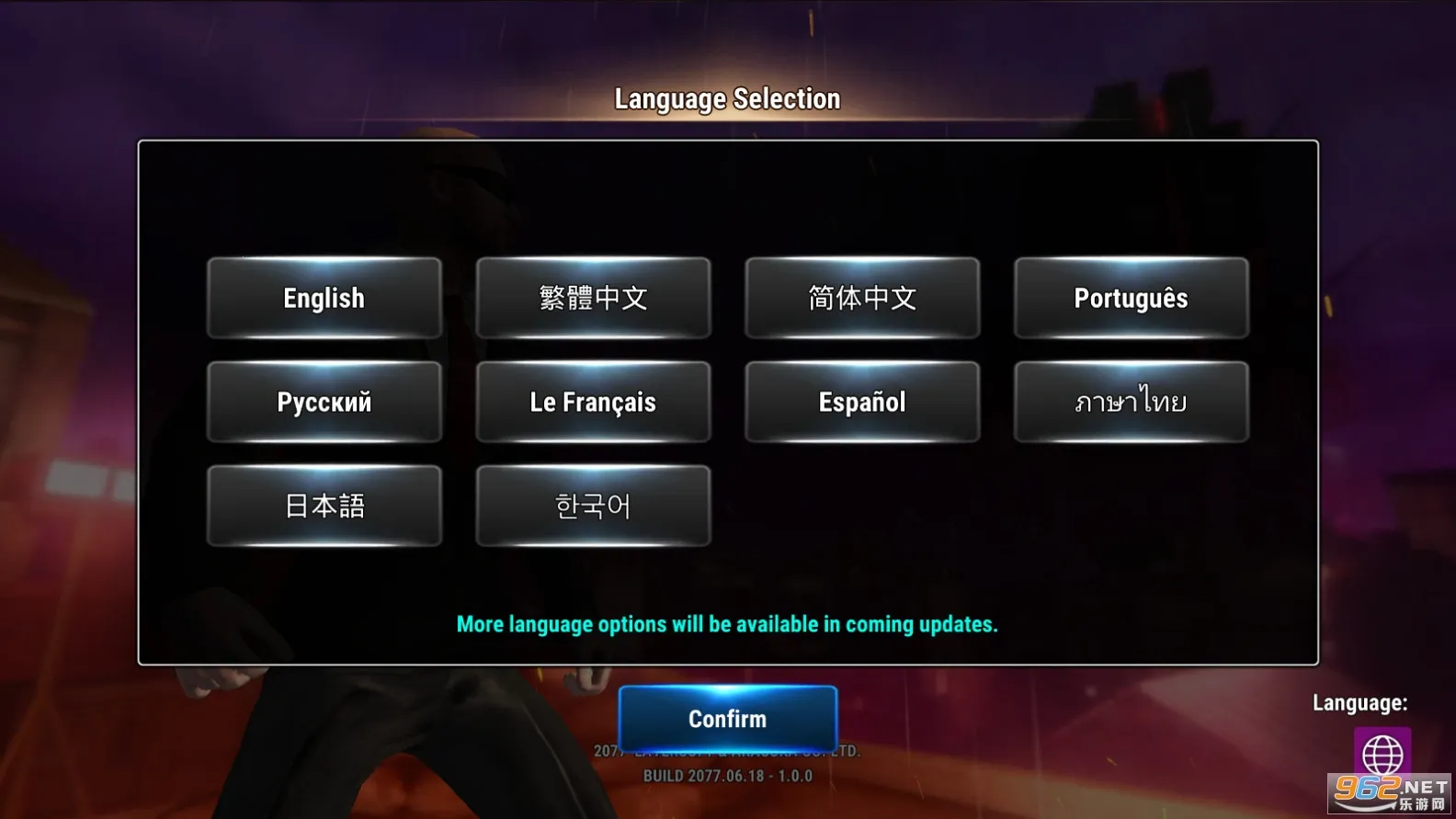Click inside the Language Selection dialog panel
1456x819 pixels.
727,570
